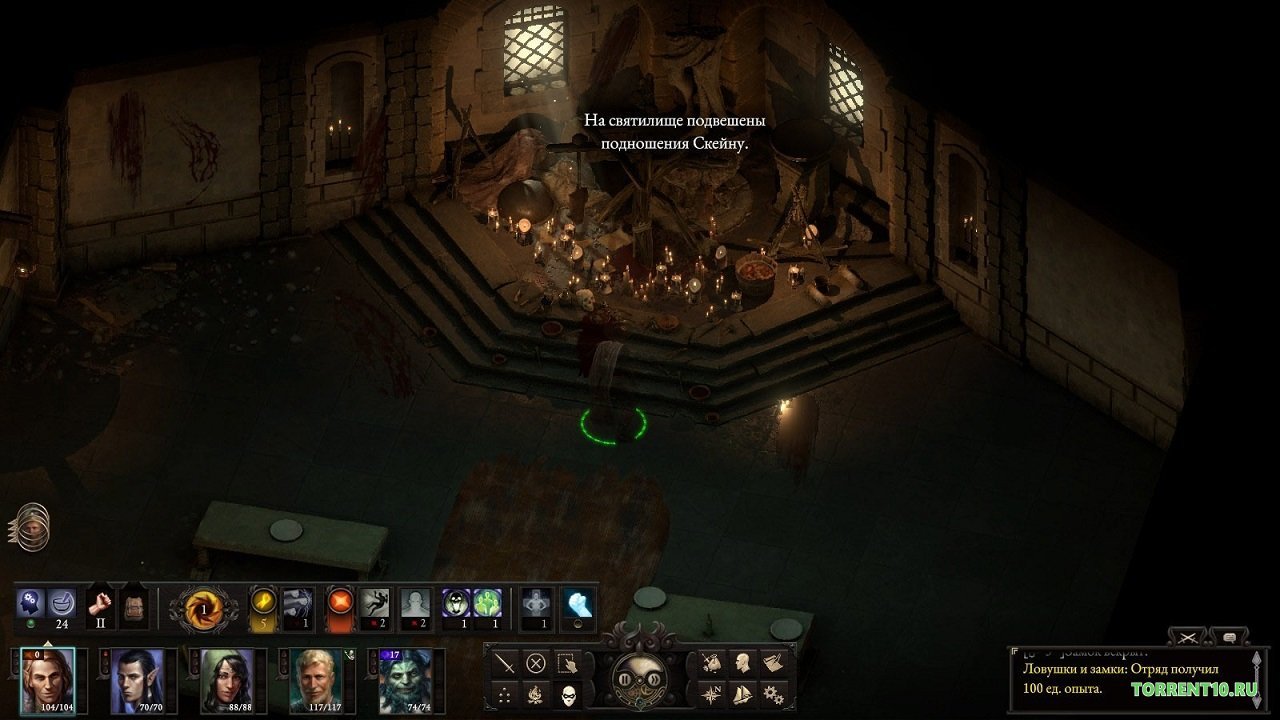Open the world map compass icon
The width and height of the screenshot is (1280, 720).
coord(710,694)
